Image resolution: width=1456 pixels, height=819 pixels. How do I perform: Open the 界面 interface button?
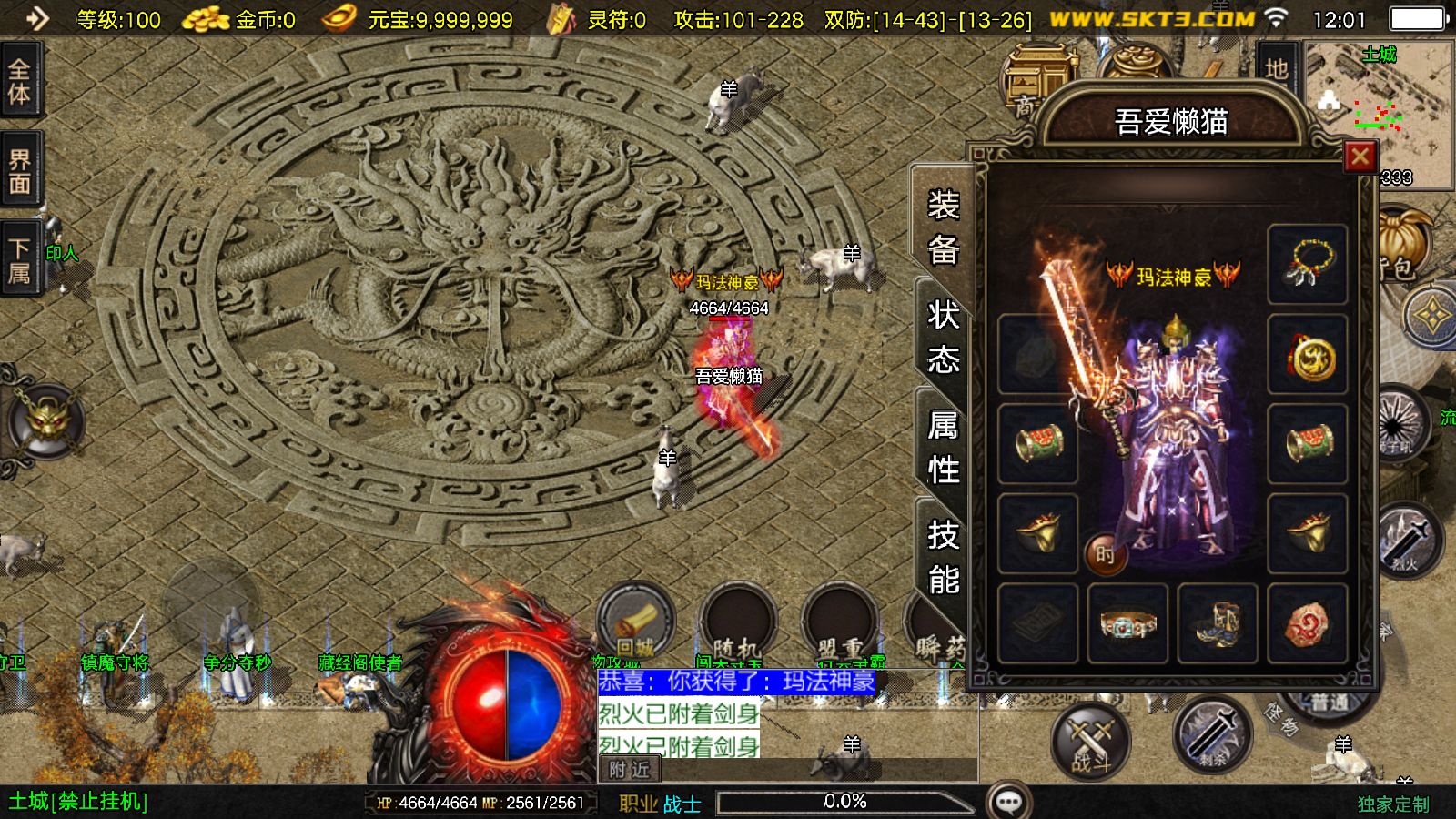[x=19, y=171]
